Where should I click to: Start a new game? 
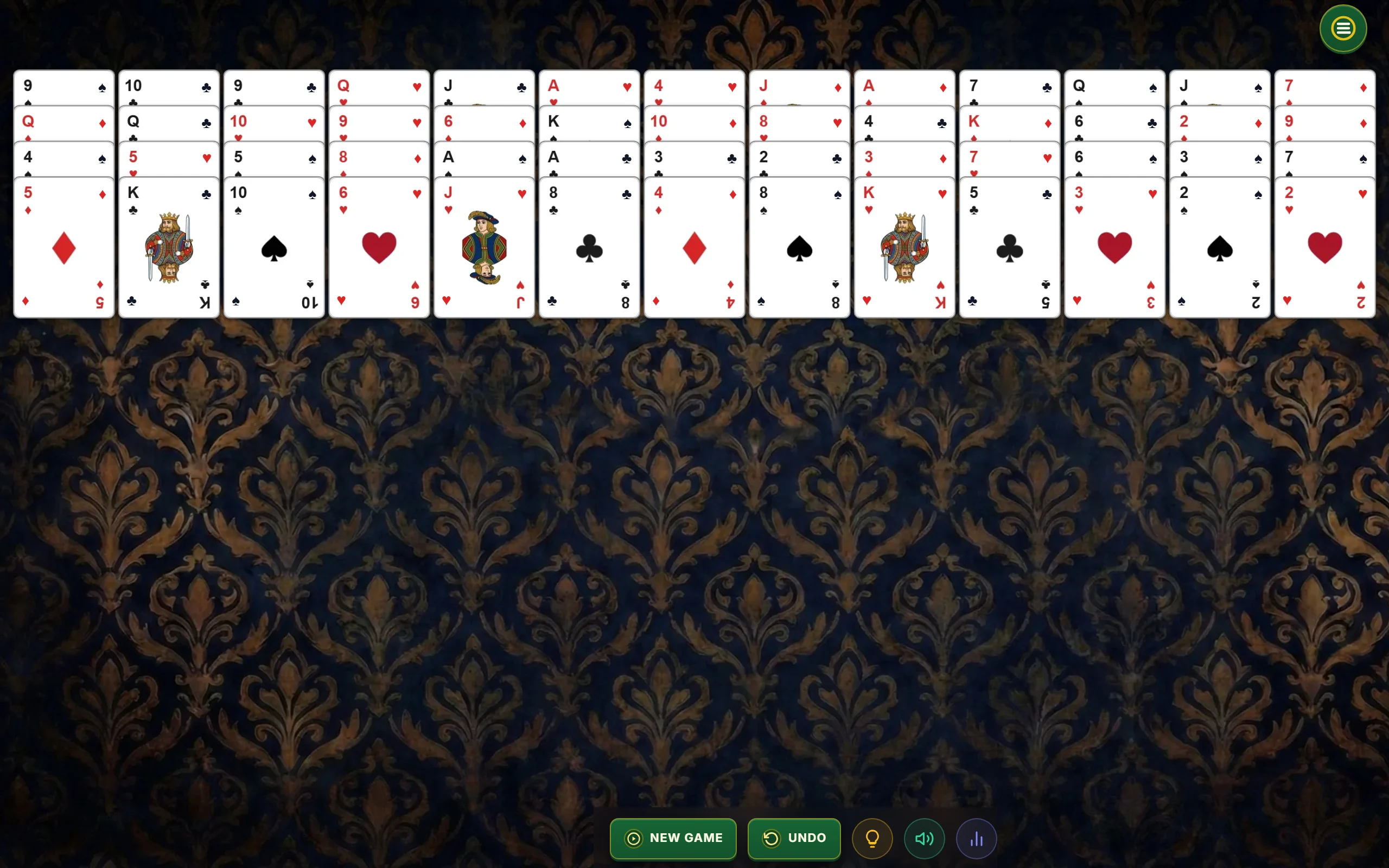pos(673,838)
